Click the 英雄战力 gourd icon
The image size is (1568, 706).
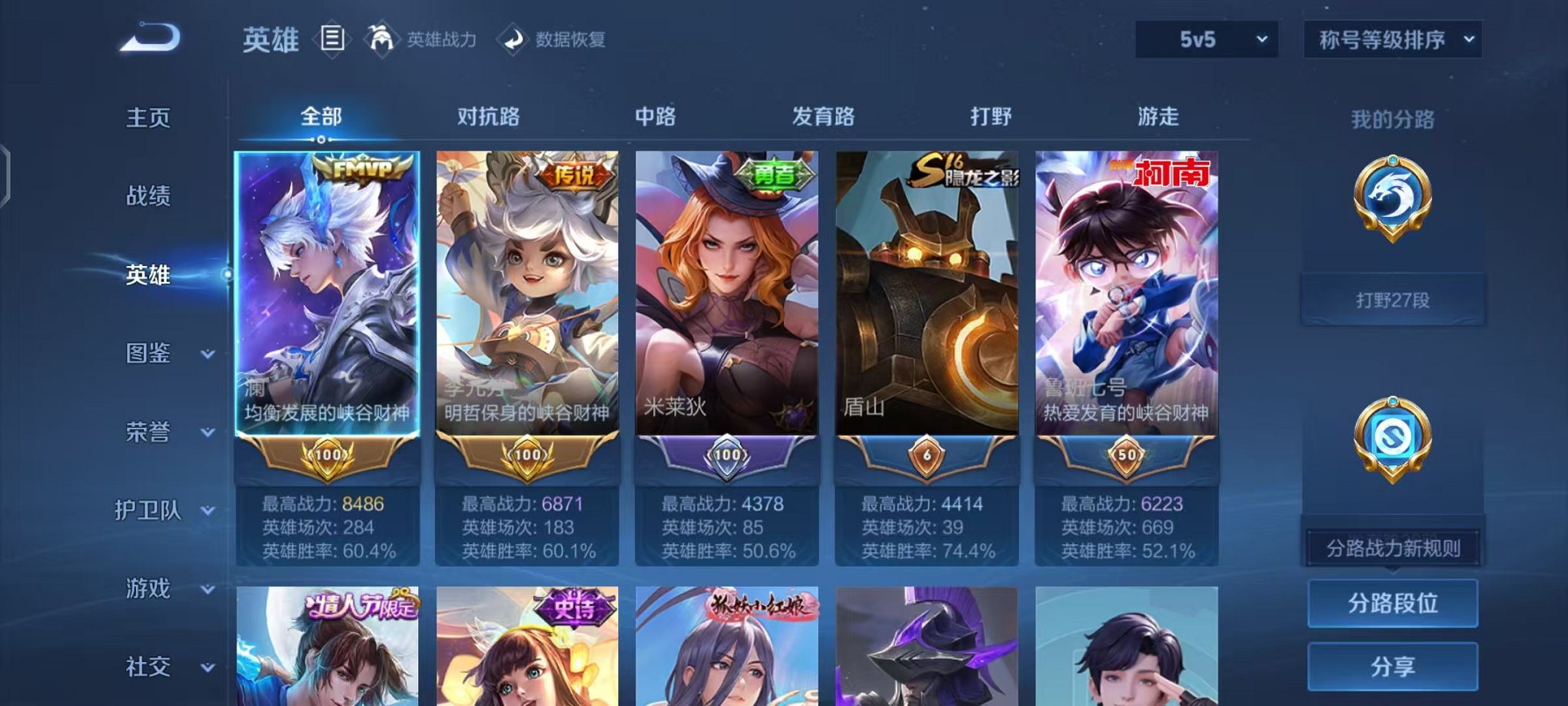[x=381, y=38]
